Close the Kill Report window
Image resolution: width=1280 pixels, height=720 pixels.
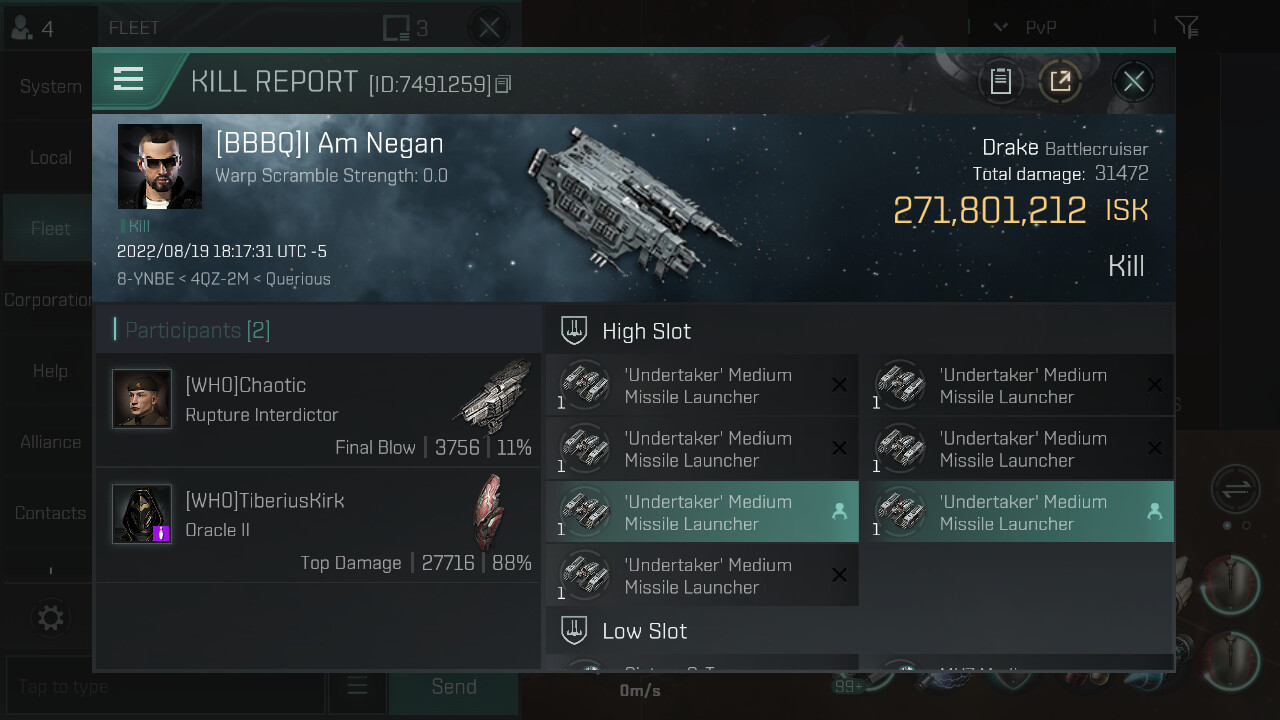1133,82
